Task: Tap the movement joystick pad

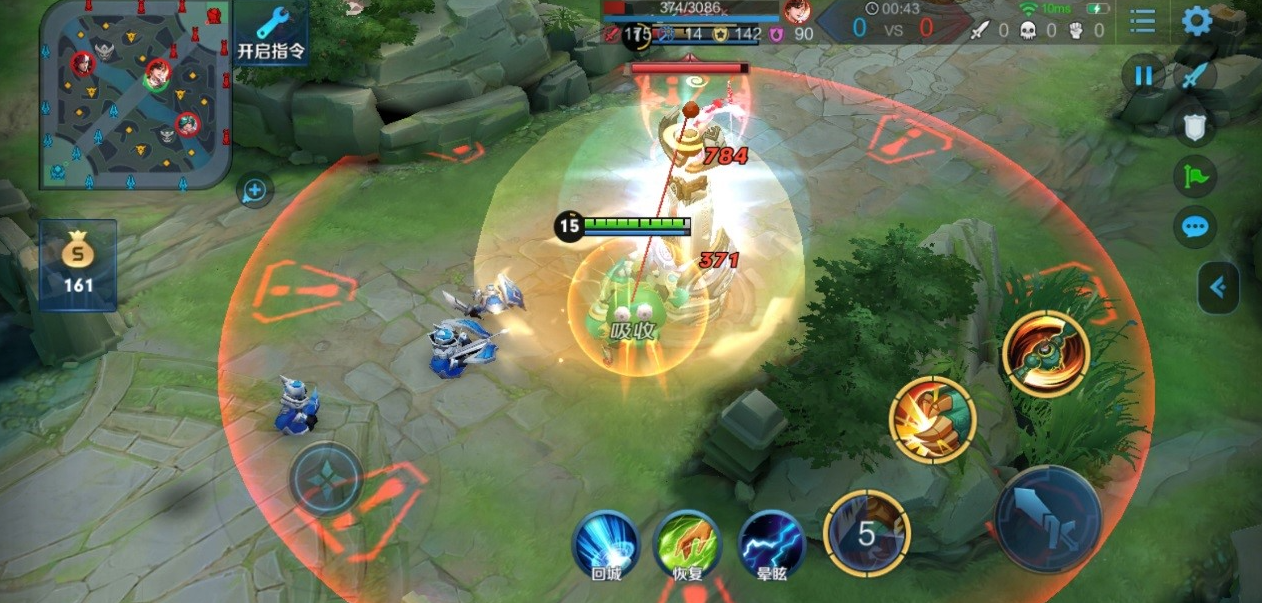Action: pyautogui.click(x=327, y=479)
